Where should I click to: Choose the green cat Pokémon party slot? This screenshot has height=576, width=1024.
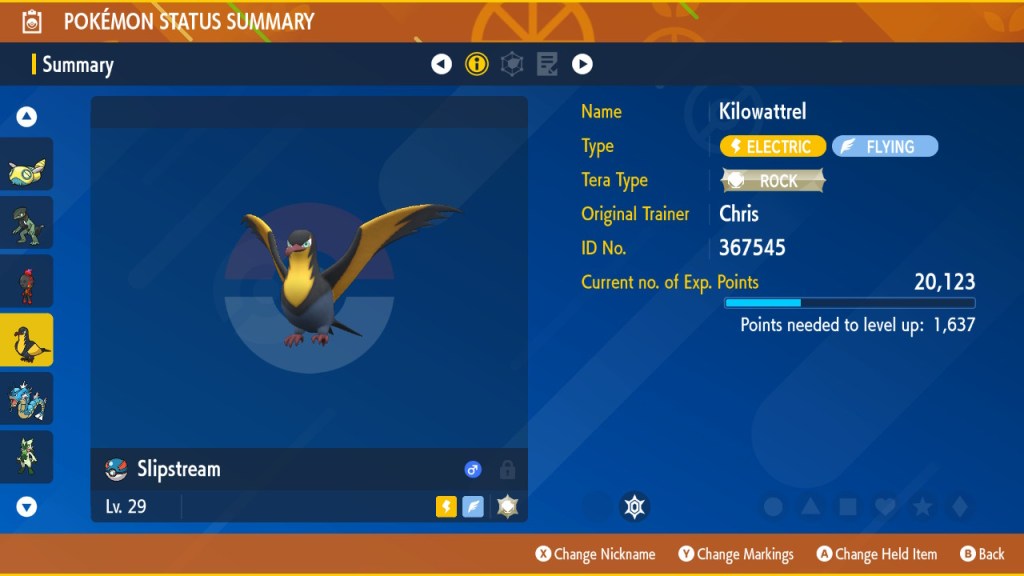[27, 458]
